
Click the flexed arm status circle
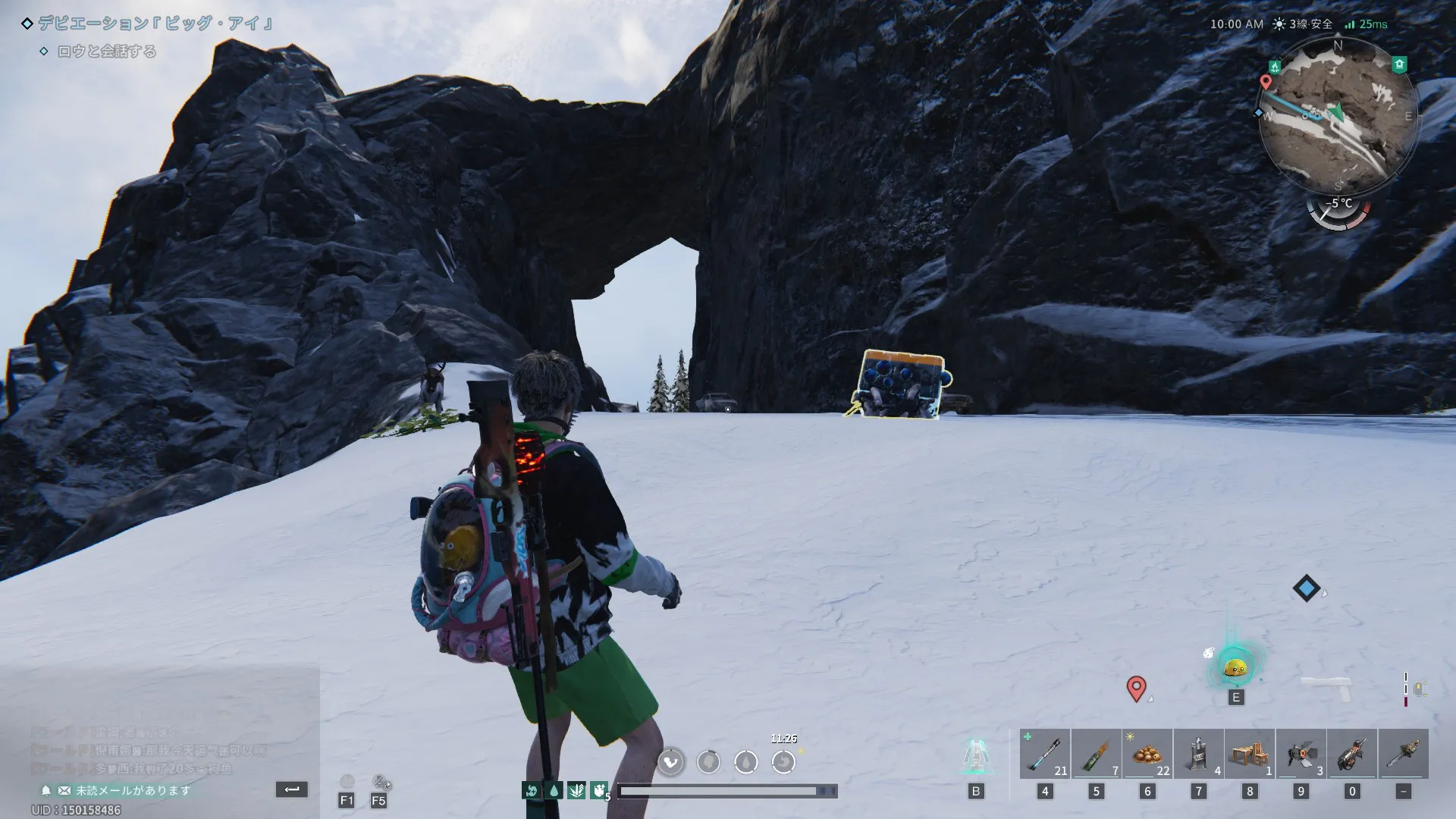click(670, 761)
